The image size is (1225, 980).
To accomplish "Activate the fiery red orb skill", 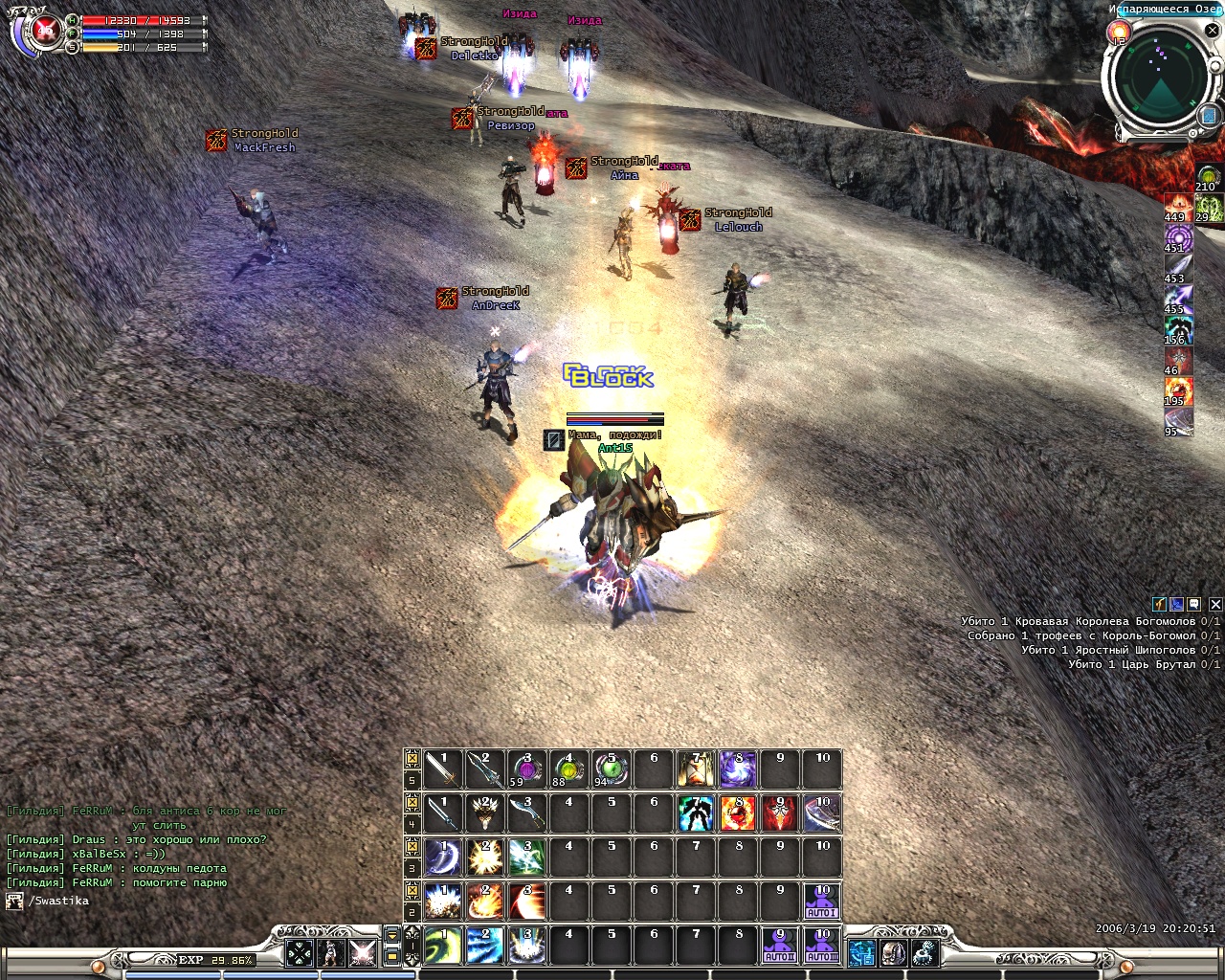I will pyautogui.click(x=738, y=813).
